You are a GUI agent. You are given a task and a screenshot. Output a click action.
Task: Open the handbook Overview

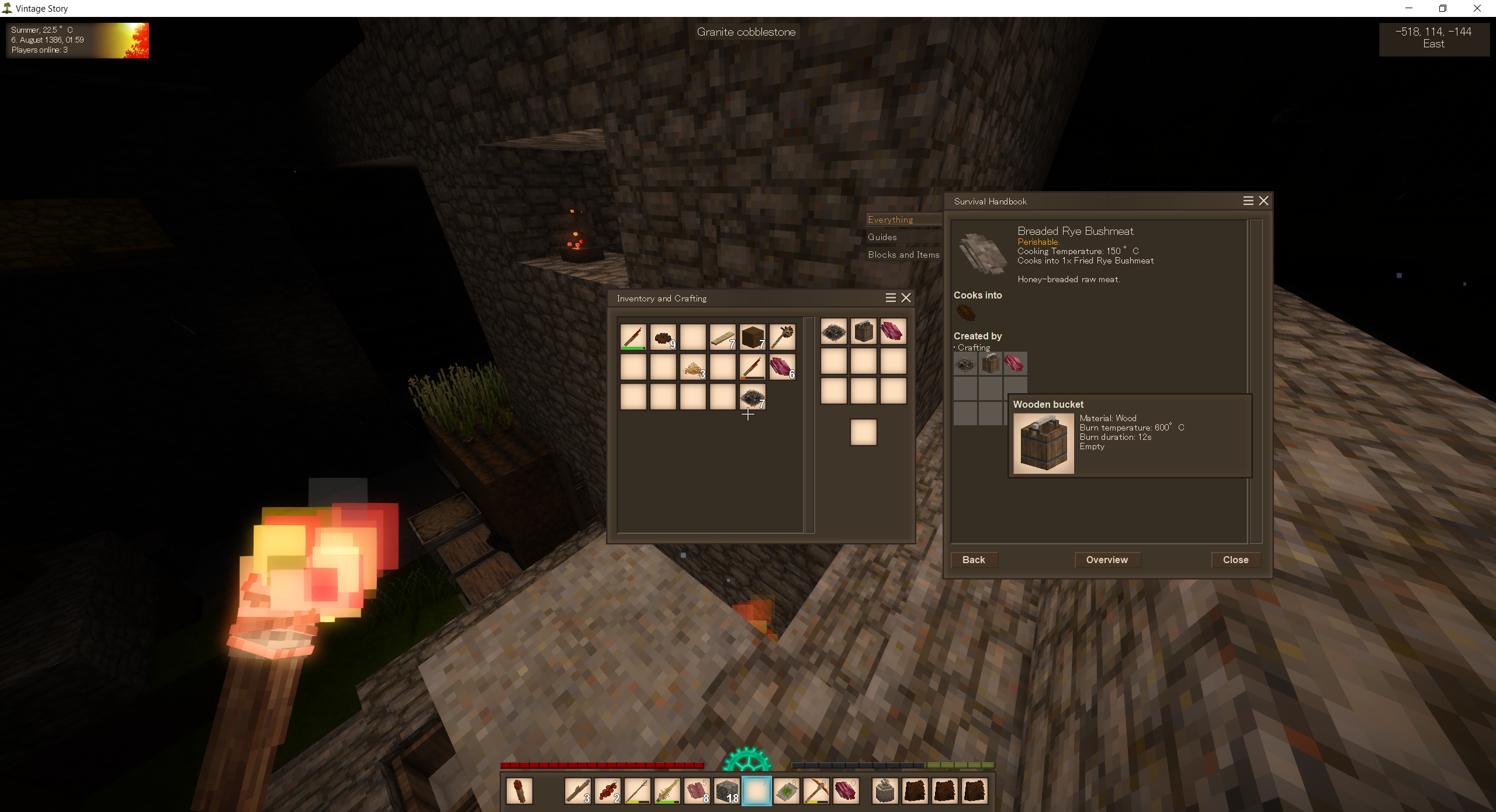point(1107,560)
